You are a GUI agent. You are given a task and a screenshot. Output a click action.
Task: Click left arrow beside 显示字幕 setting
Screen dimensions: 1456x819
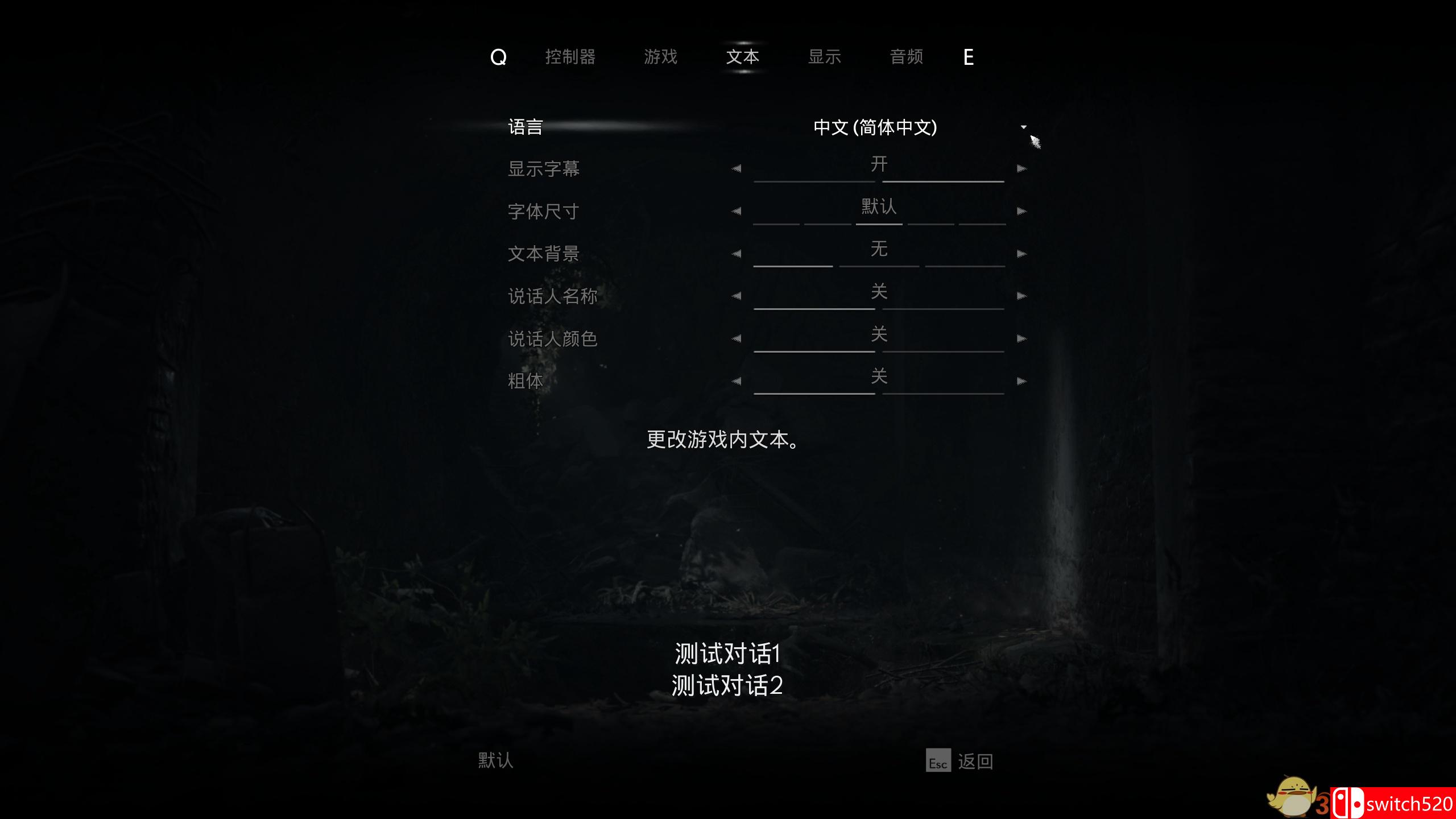(737, 168)
